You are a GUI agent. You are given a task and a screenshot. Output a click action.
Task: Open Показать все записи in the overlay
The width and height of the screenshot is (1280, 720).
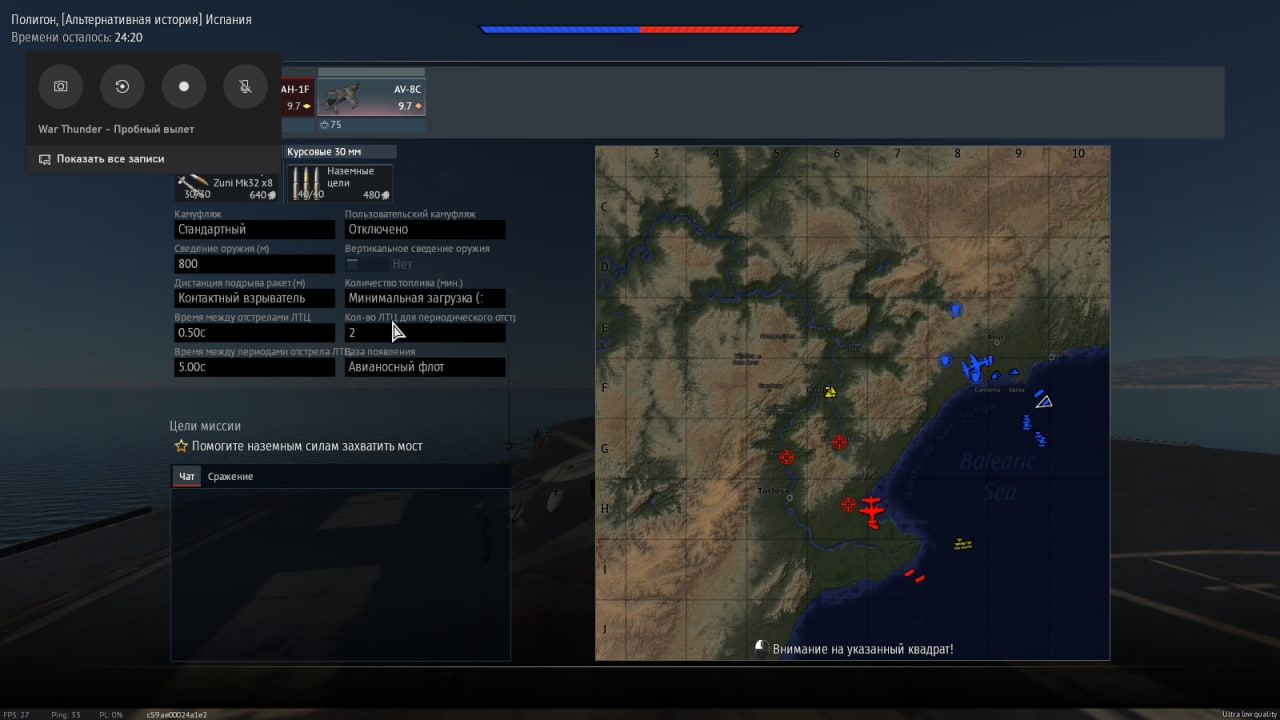[110, 159]
